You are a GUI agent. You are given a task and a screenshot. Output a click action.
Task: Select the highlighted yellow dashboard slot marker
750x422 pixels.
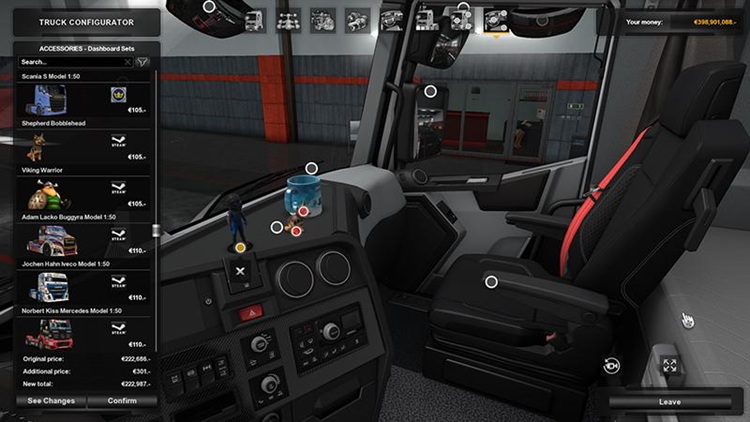pos(240,247)
